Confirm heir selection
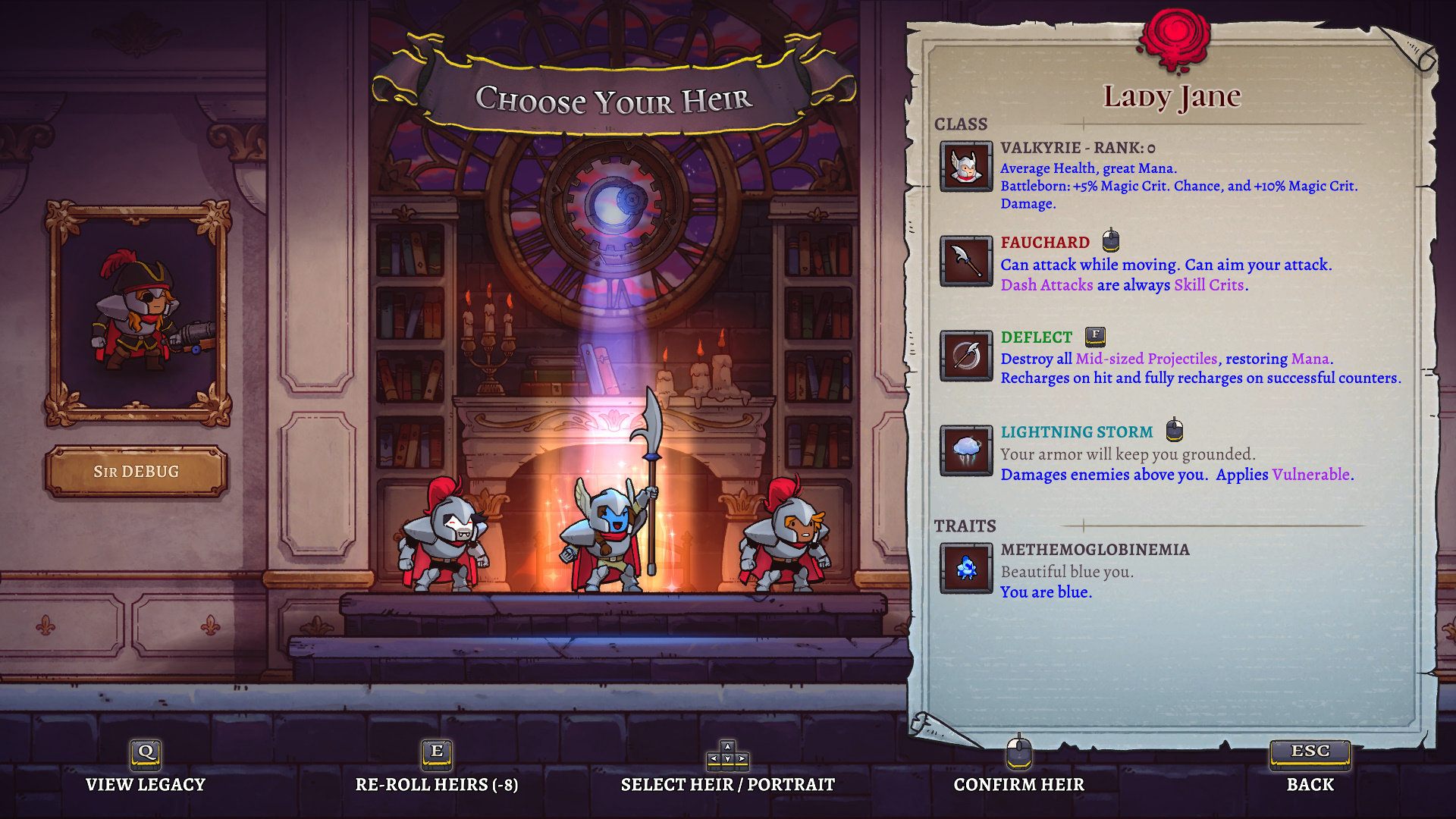Screen dimensions: 1456x819 click(1018, 767)
